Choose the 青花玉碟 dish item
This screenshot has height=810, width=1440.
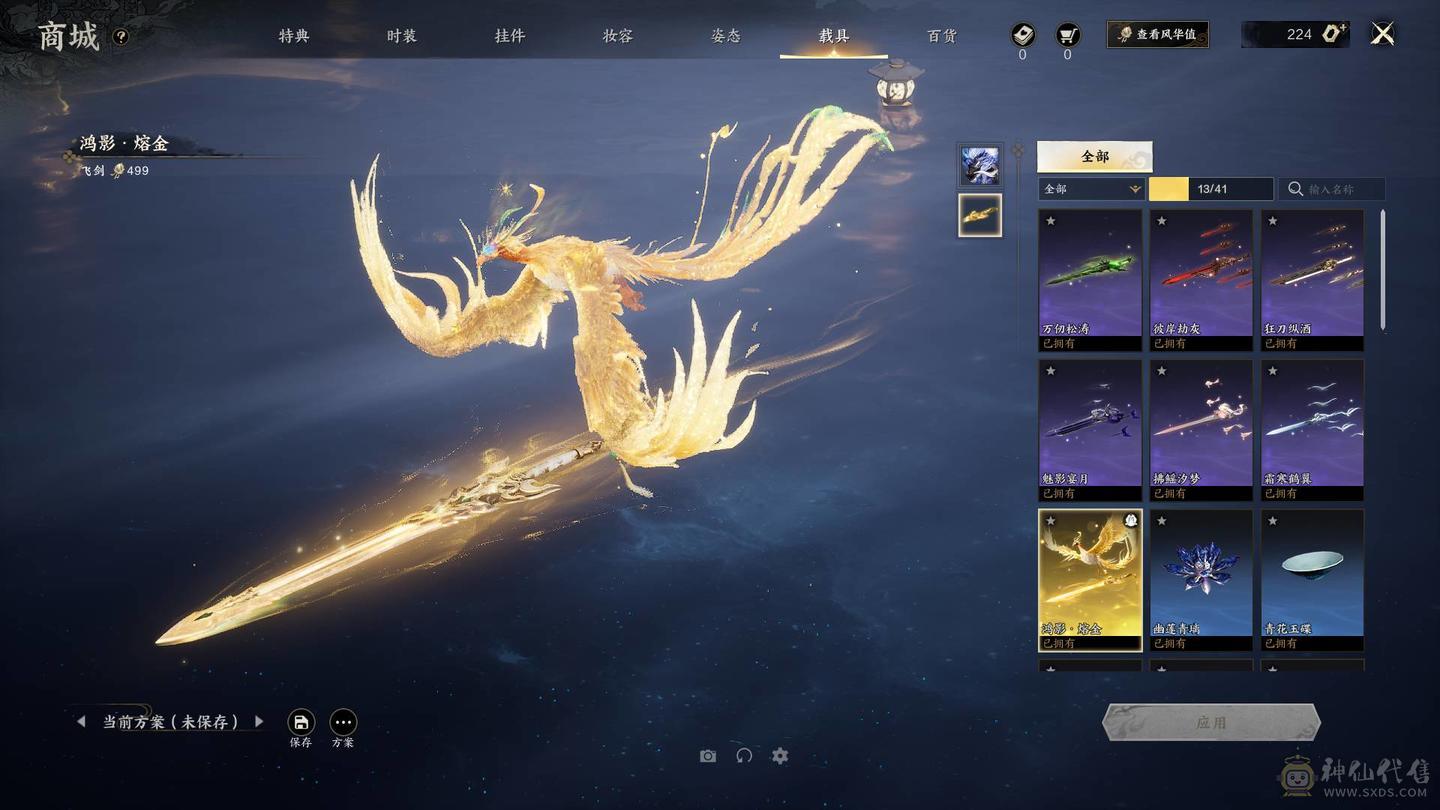(1312, 579)
